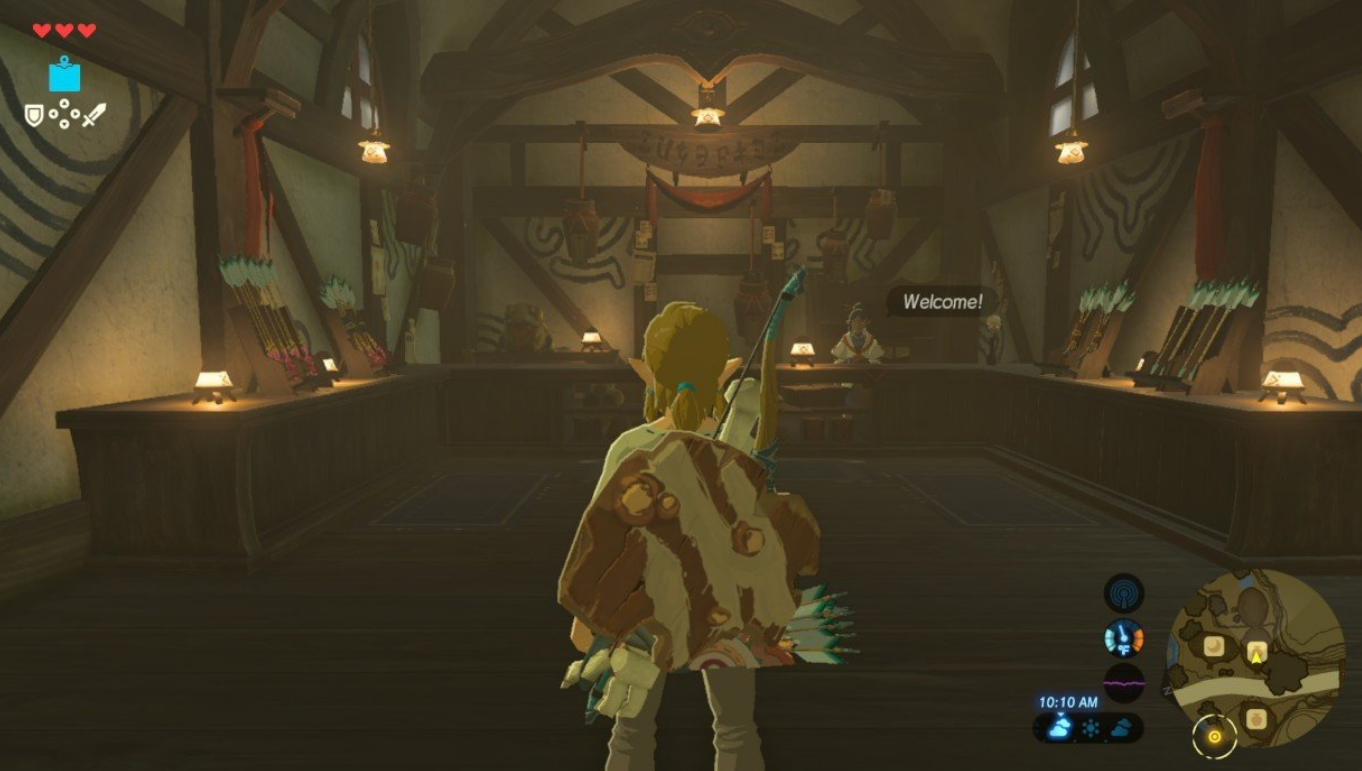Select the crescent moon inn marker

pyautogui.click(x=1214, y=647)
